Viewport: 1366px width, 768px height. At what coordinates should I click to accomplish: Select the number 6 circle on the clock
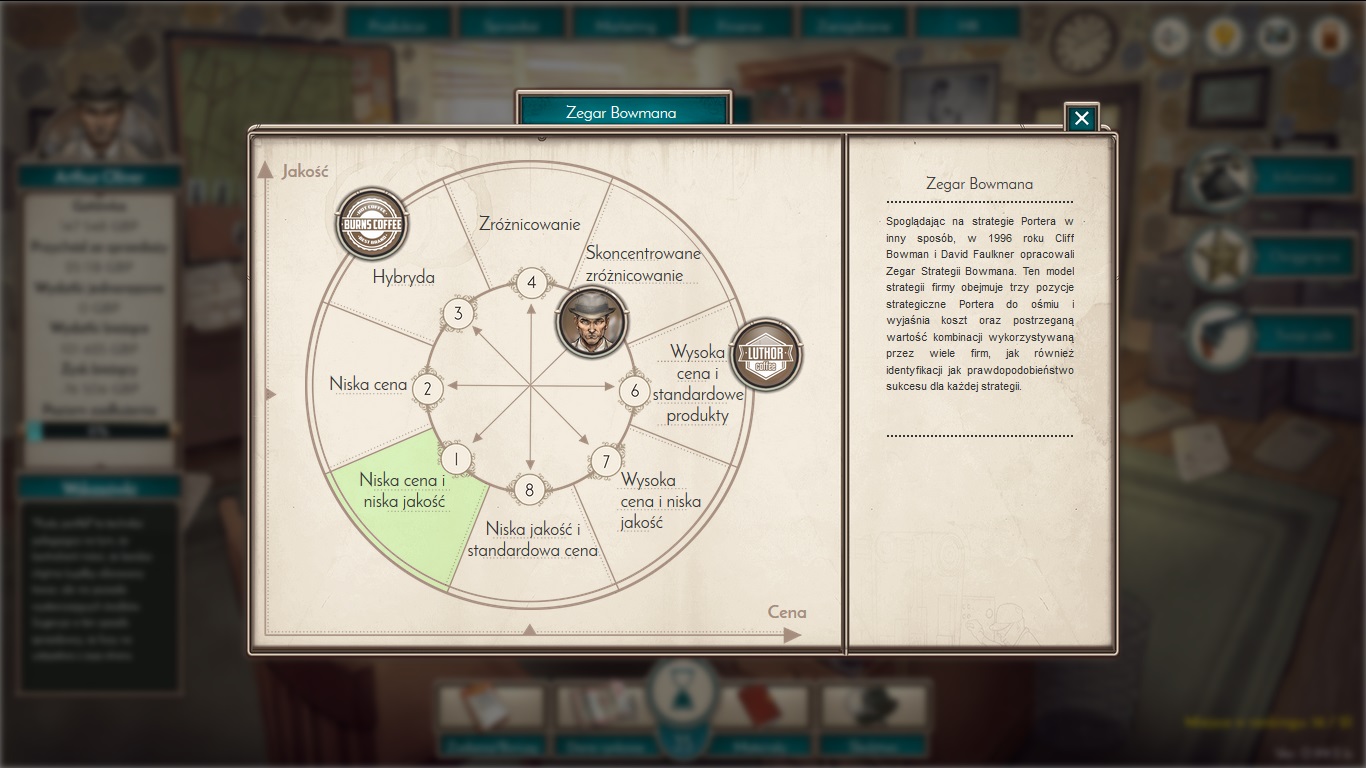click(634, 390)
